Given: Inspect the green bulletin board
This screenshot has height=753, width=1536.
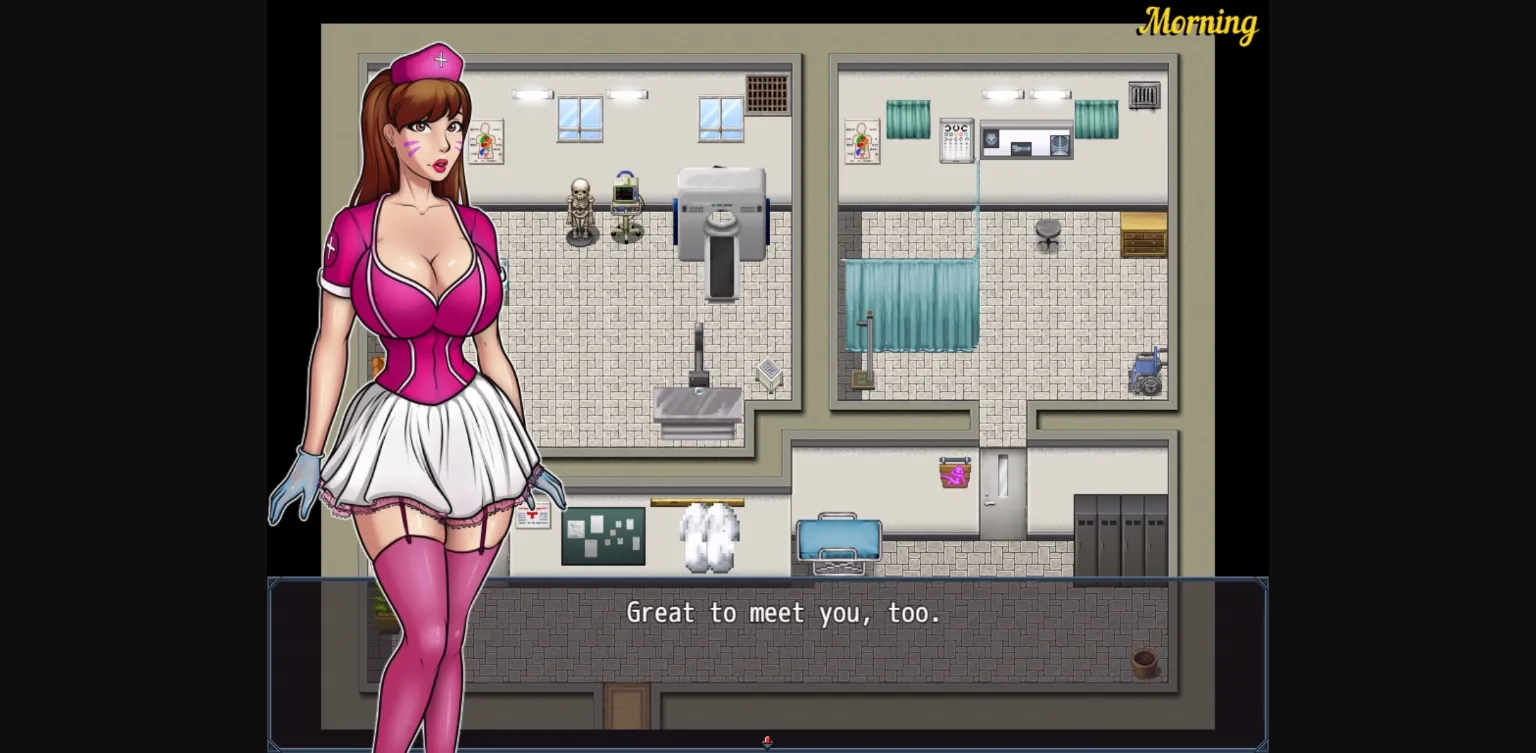Looking at the screenshot, I should click(x=604, y=535).
